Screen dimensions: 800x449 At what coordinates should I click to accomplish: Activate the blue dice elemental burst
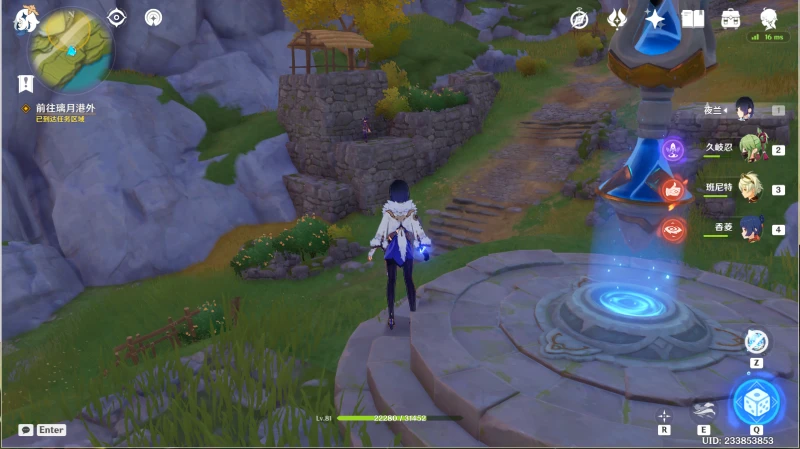point(756,403)
